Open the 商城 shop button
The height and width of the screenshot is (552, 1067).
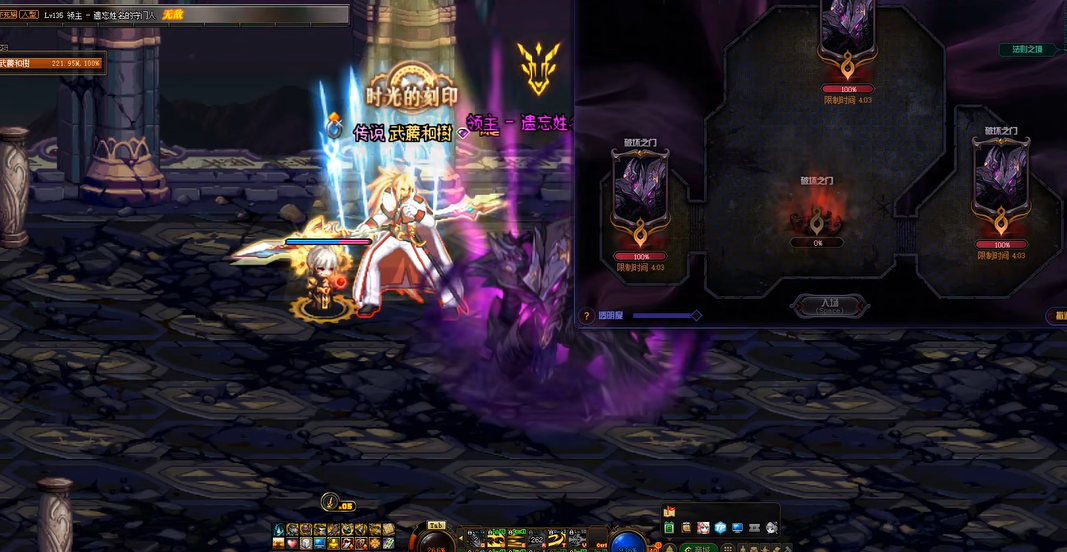698,548
